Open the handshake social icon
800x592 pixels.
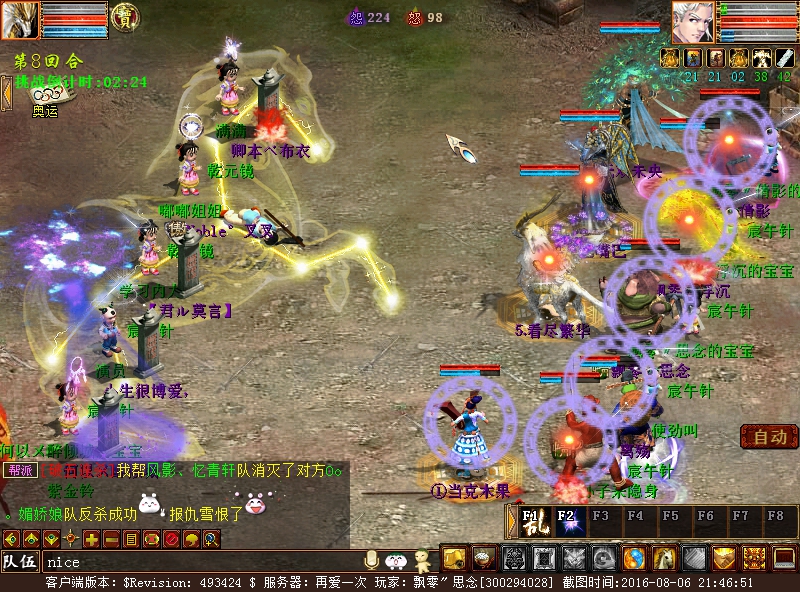[726, 558]
